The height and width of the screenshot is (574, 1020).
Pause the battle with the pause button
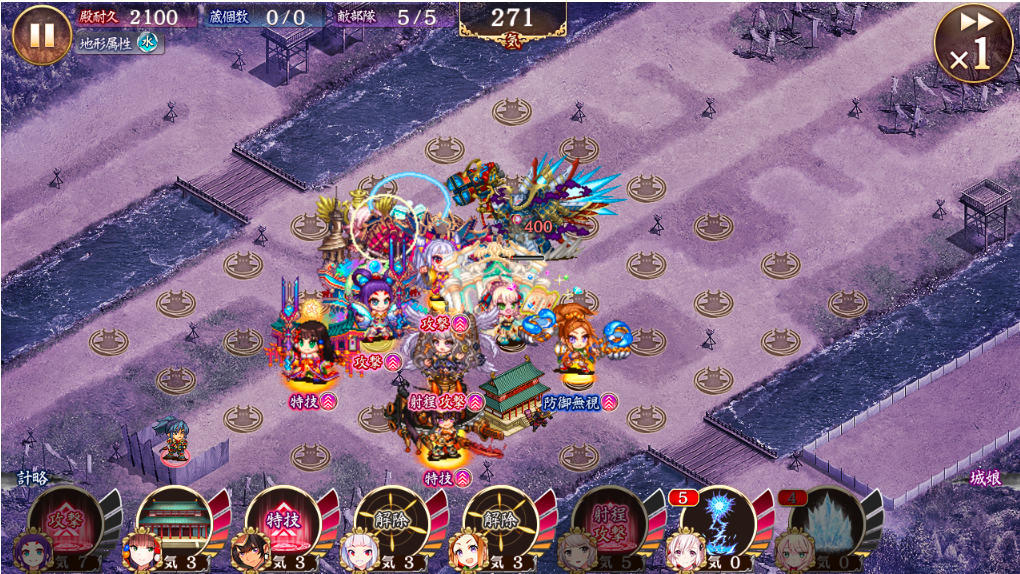(41, 35)
